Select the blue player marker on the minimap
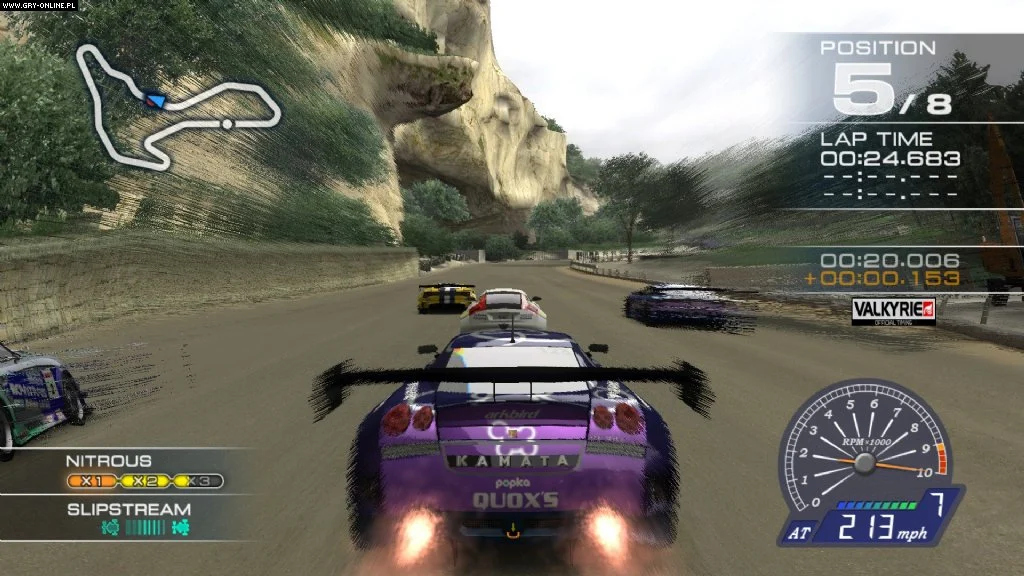Image resolution: width=1024 pixels, height=576 pixels. point(155,100)
